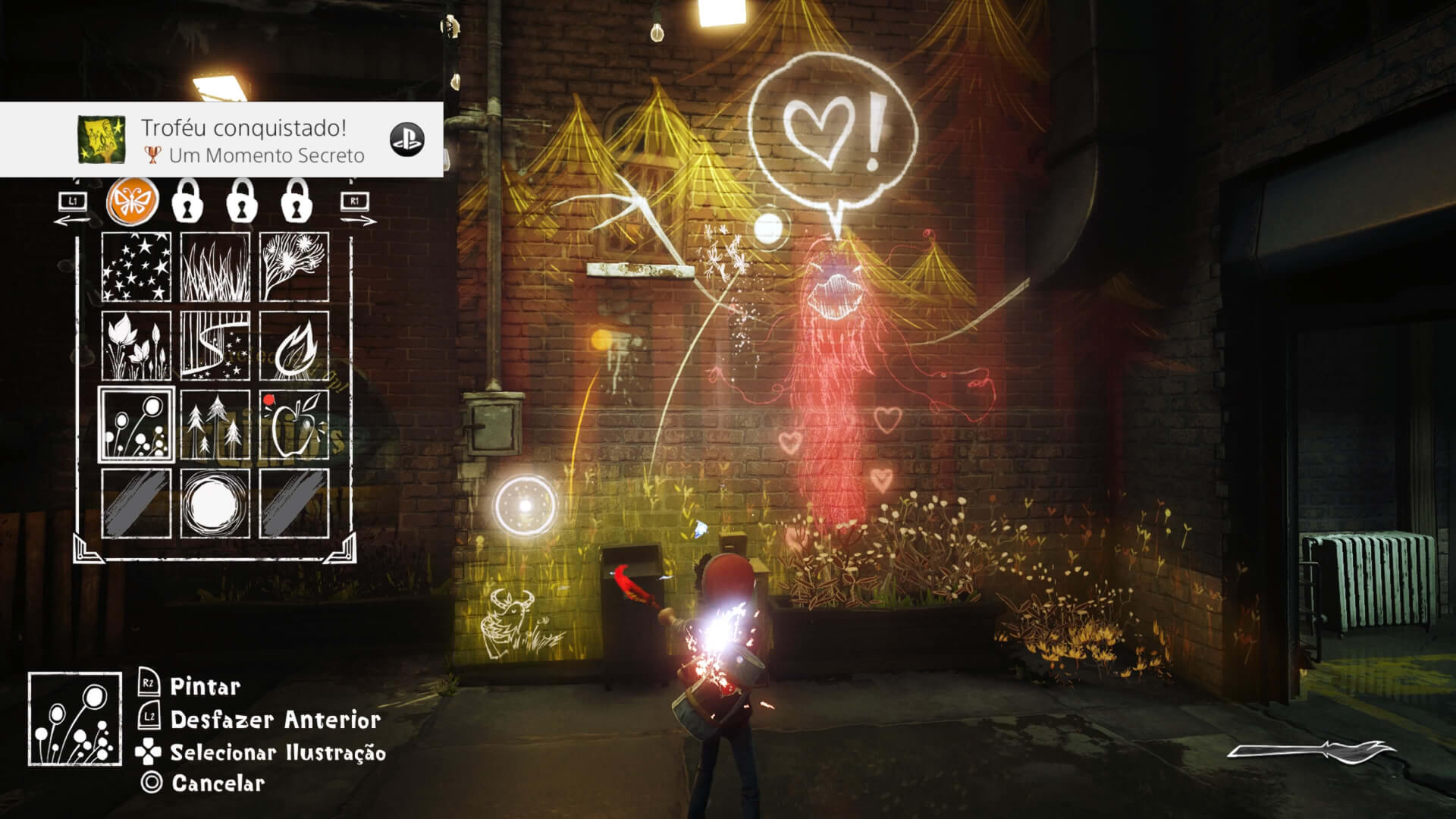
Task: Choose the aurora lights illustration
Action: pyautogui.click(x=215, y=346)
